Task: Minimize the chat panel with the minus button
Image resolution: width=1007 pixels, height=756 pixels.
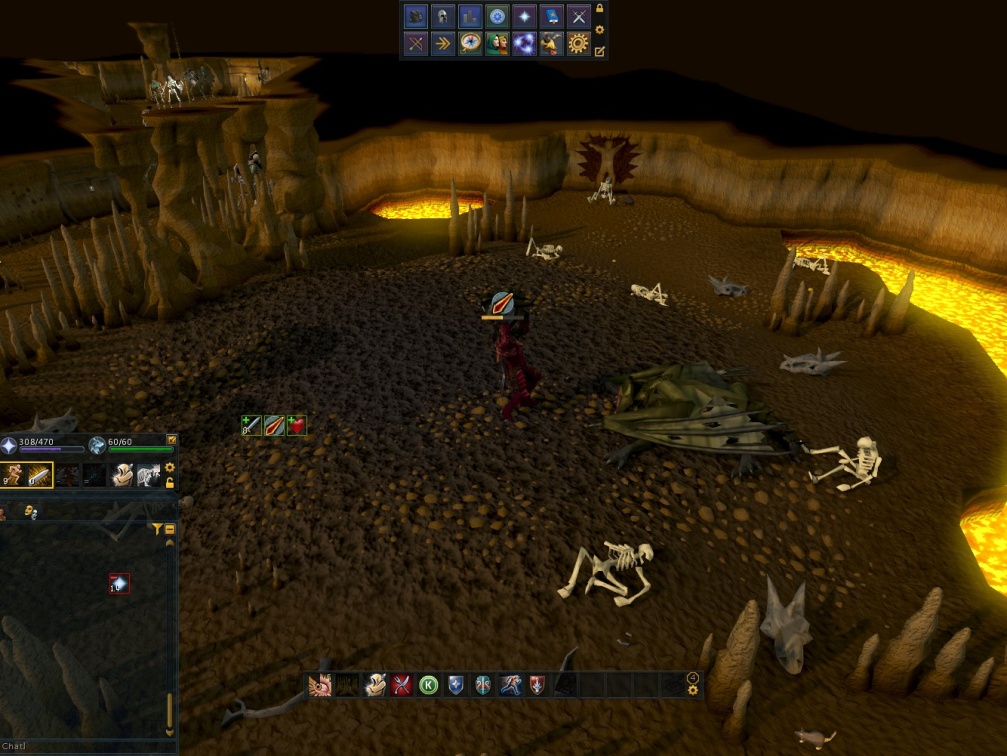Action: [169, 529]
